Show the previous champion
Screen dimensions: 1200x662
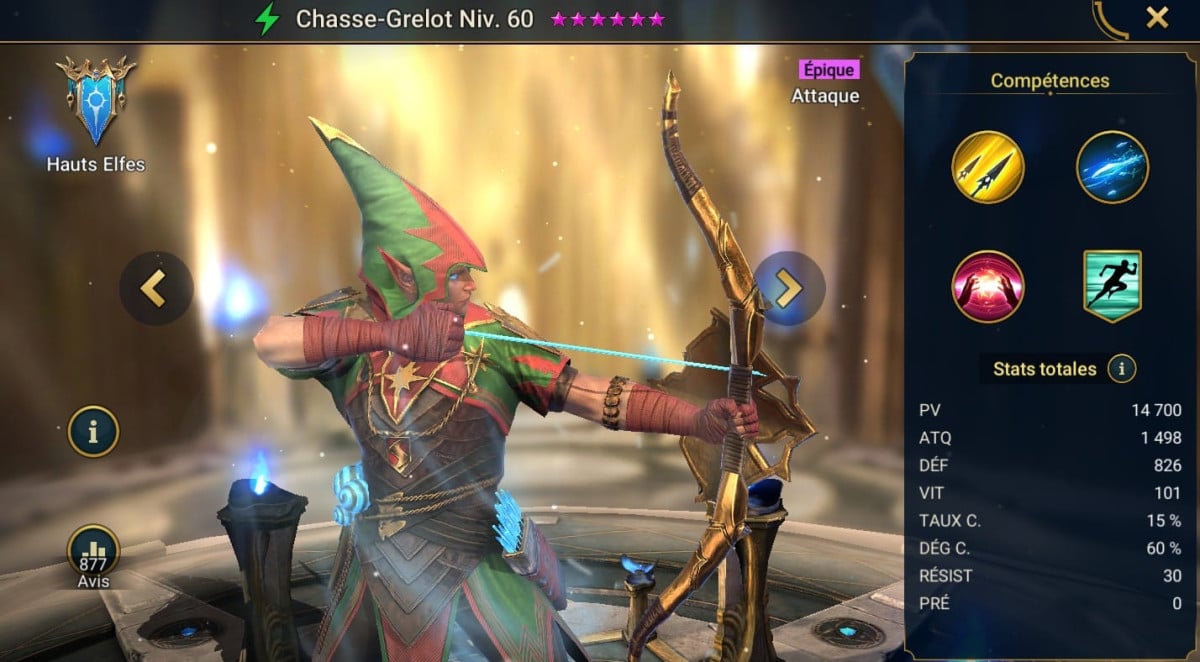[155, 288]
